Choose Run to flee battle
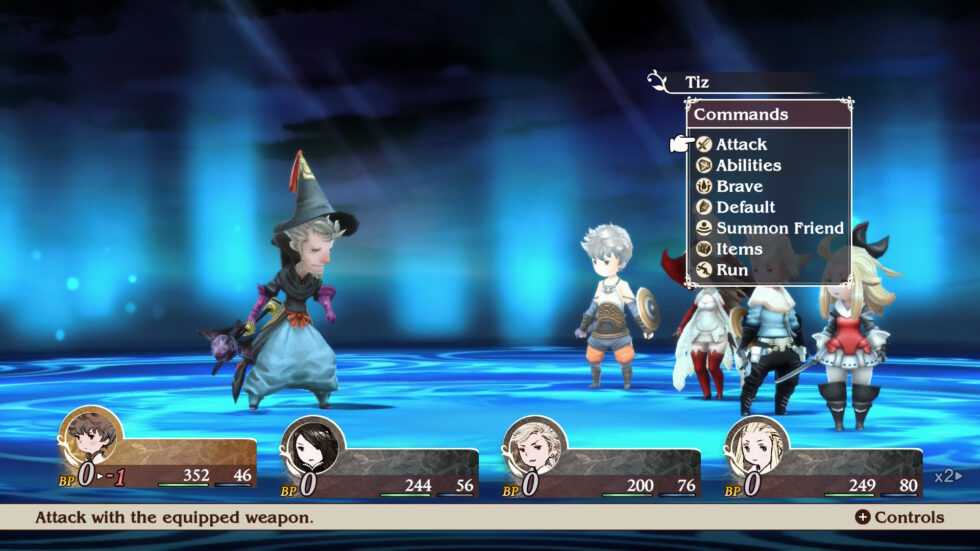The image size is (980, 551). [732, 270]
